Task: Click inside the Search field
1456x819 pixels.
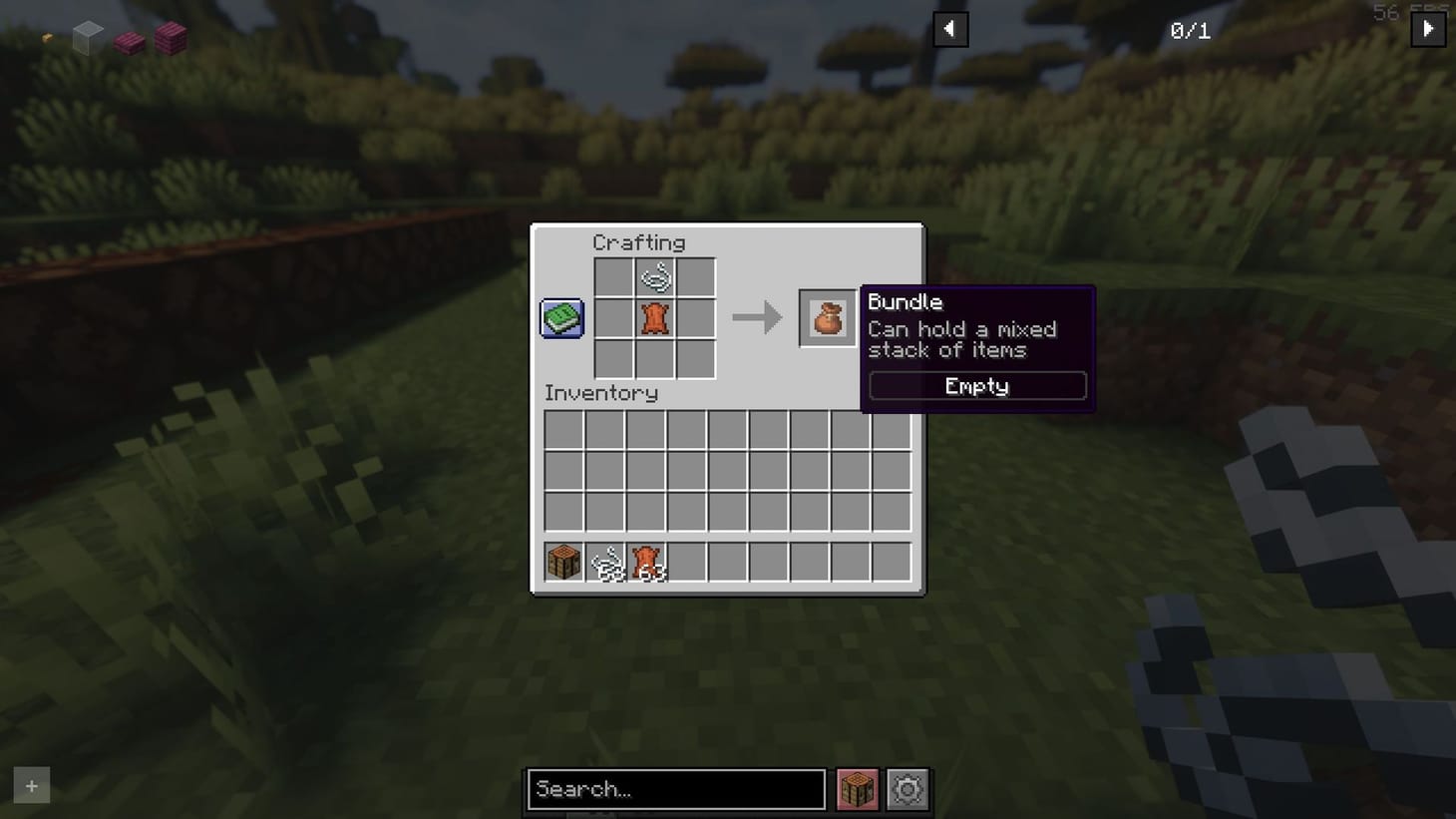Action: 676,788
